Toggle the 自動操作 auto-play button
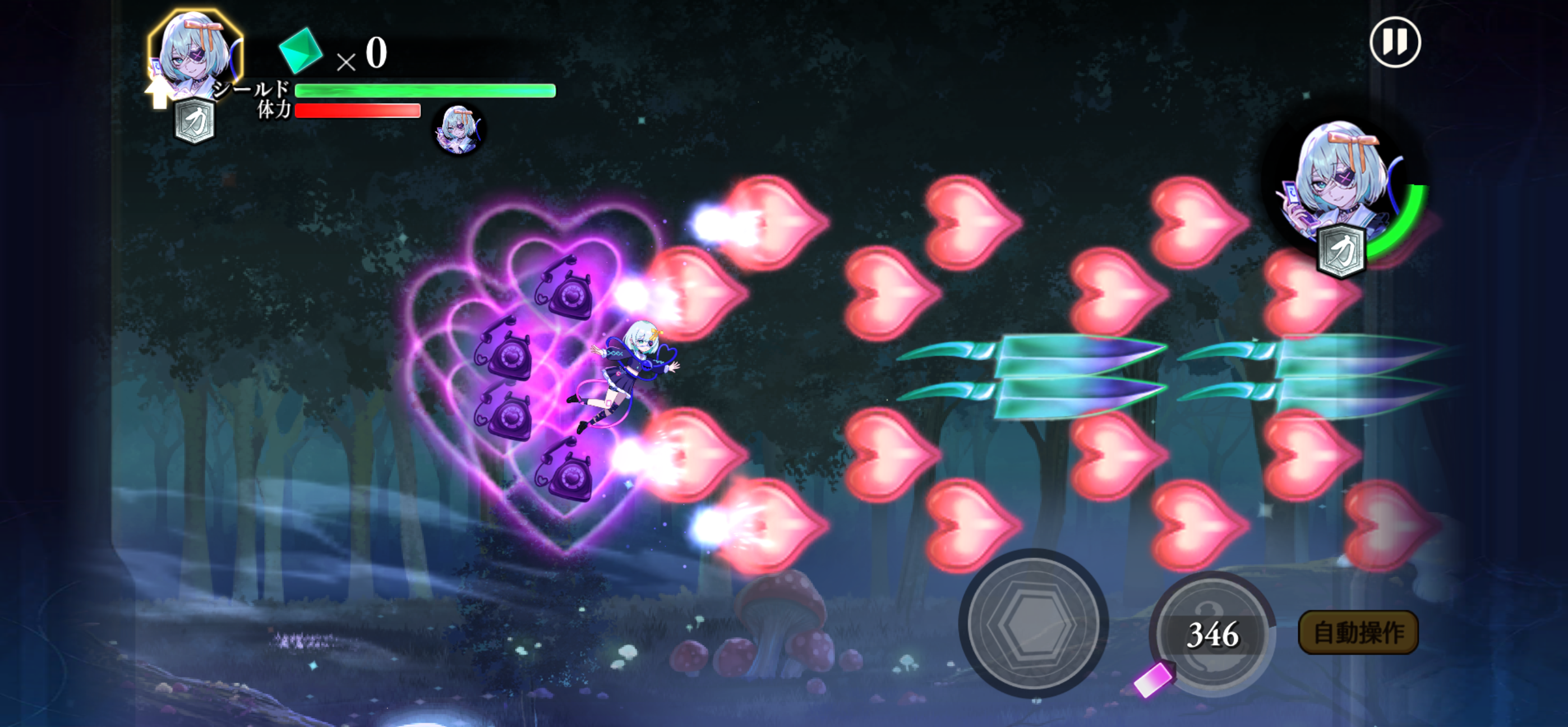Image resolution: width=1568 pixels, height=727 pixels. tap(1358, 632)
